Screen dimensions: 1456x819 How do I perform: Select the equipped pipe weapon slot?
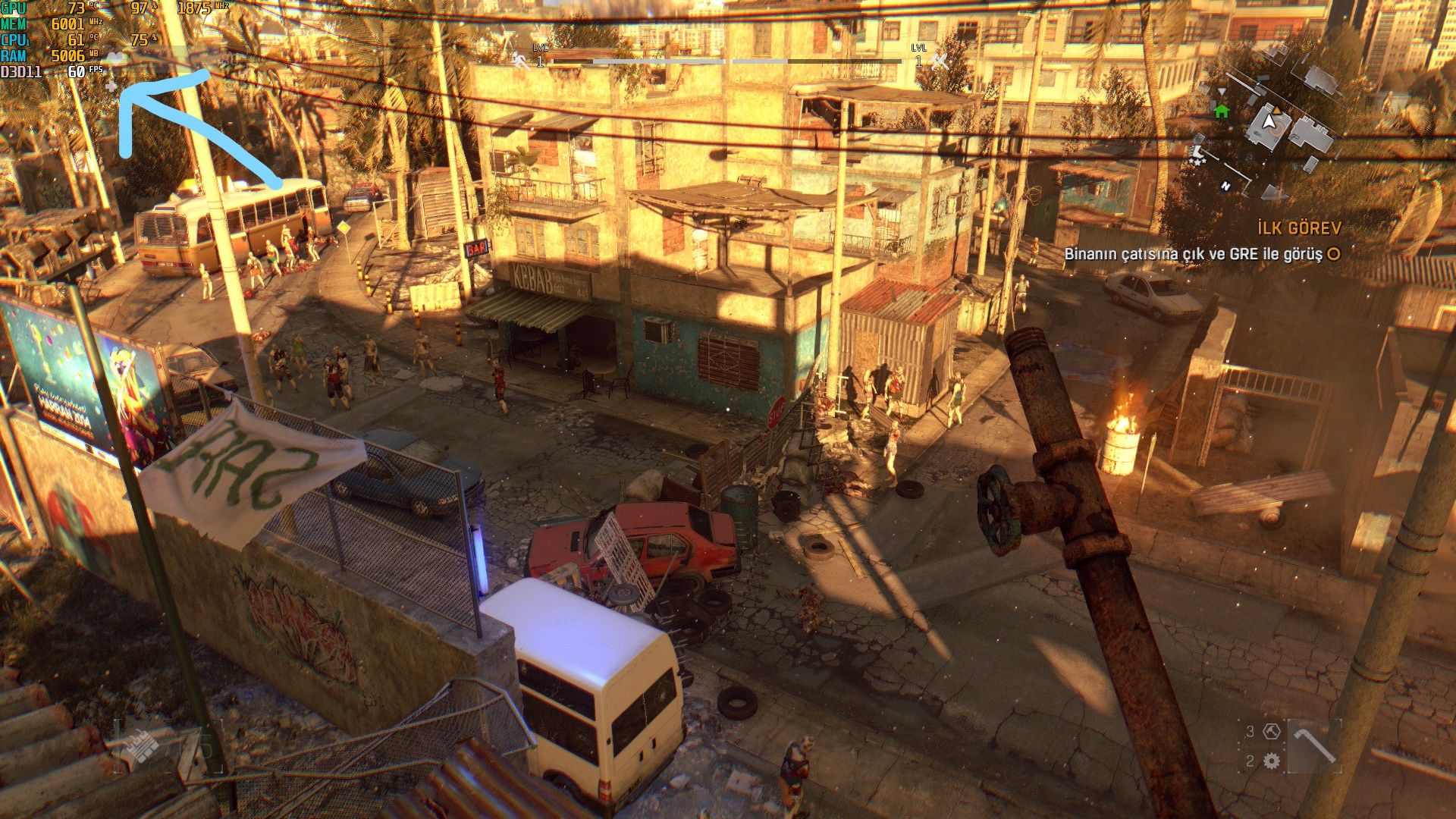[1315, 745]
